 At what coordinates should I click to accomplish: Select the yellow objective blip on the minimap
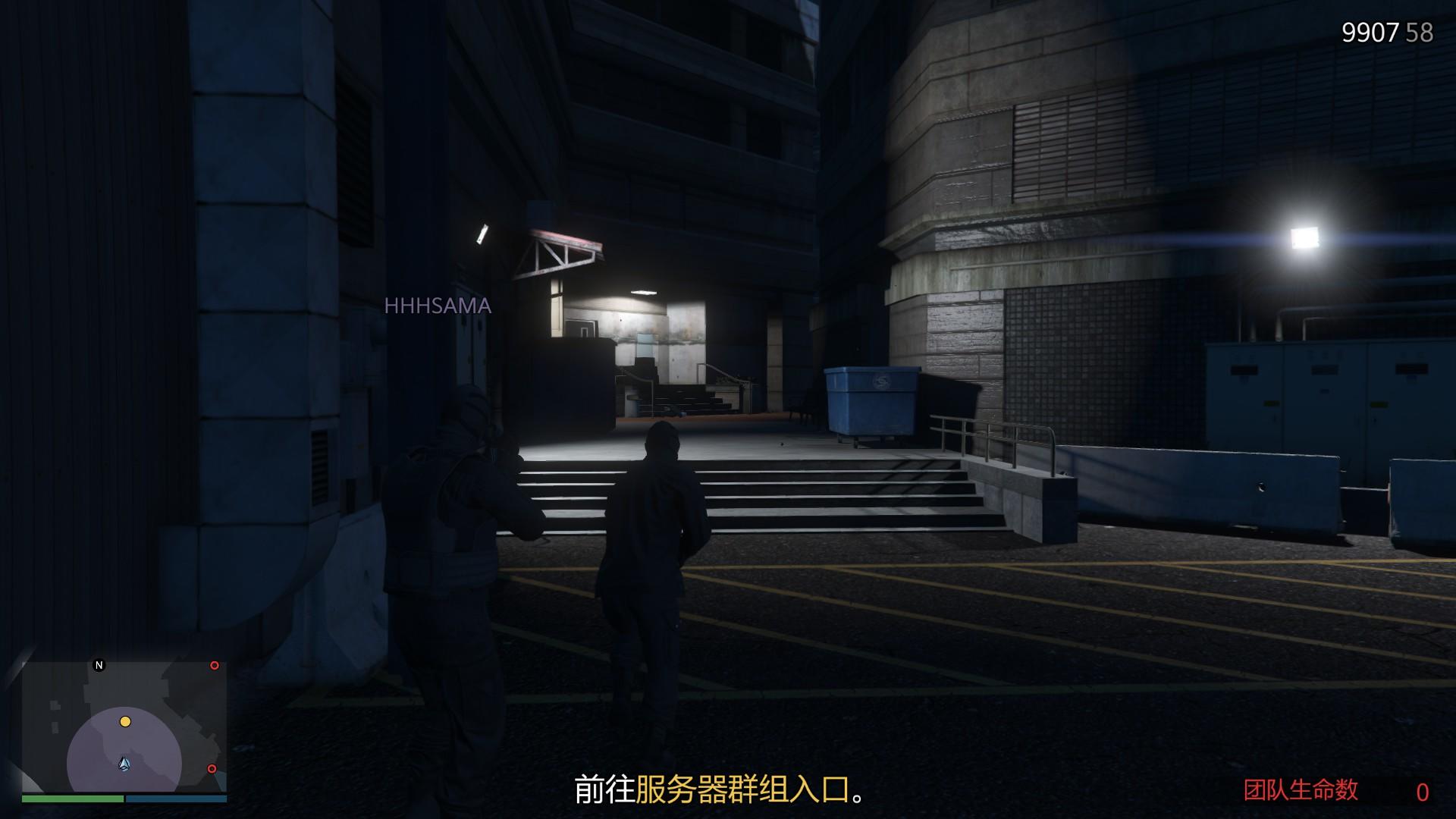tap(124, 722)
